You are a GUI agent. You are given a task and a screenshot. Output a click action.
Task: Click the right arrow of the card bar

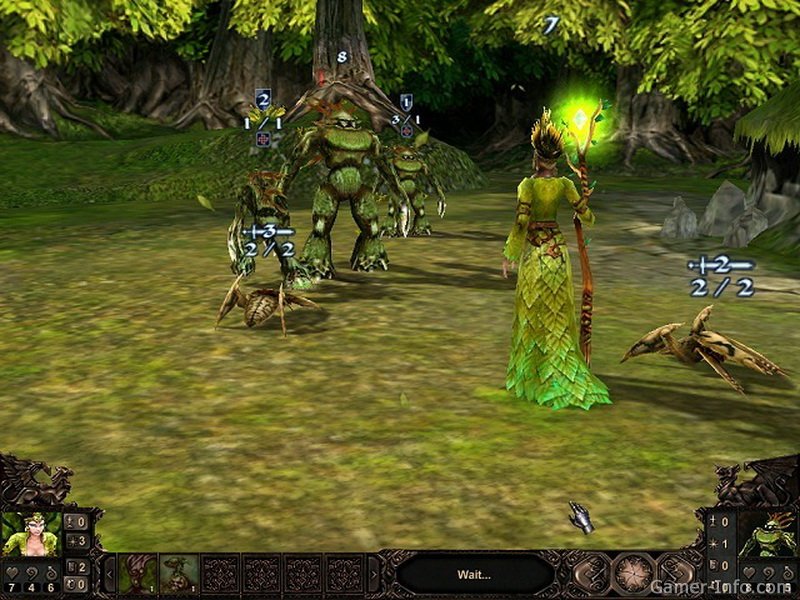click(x=374, y=575)
